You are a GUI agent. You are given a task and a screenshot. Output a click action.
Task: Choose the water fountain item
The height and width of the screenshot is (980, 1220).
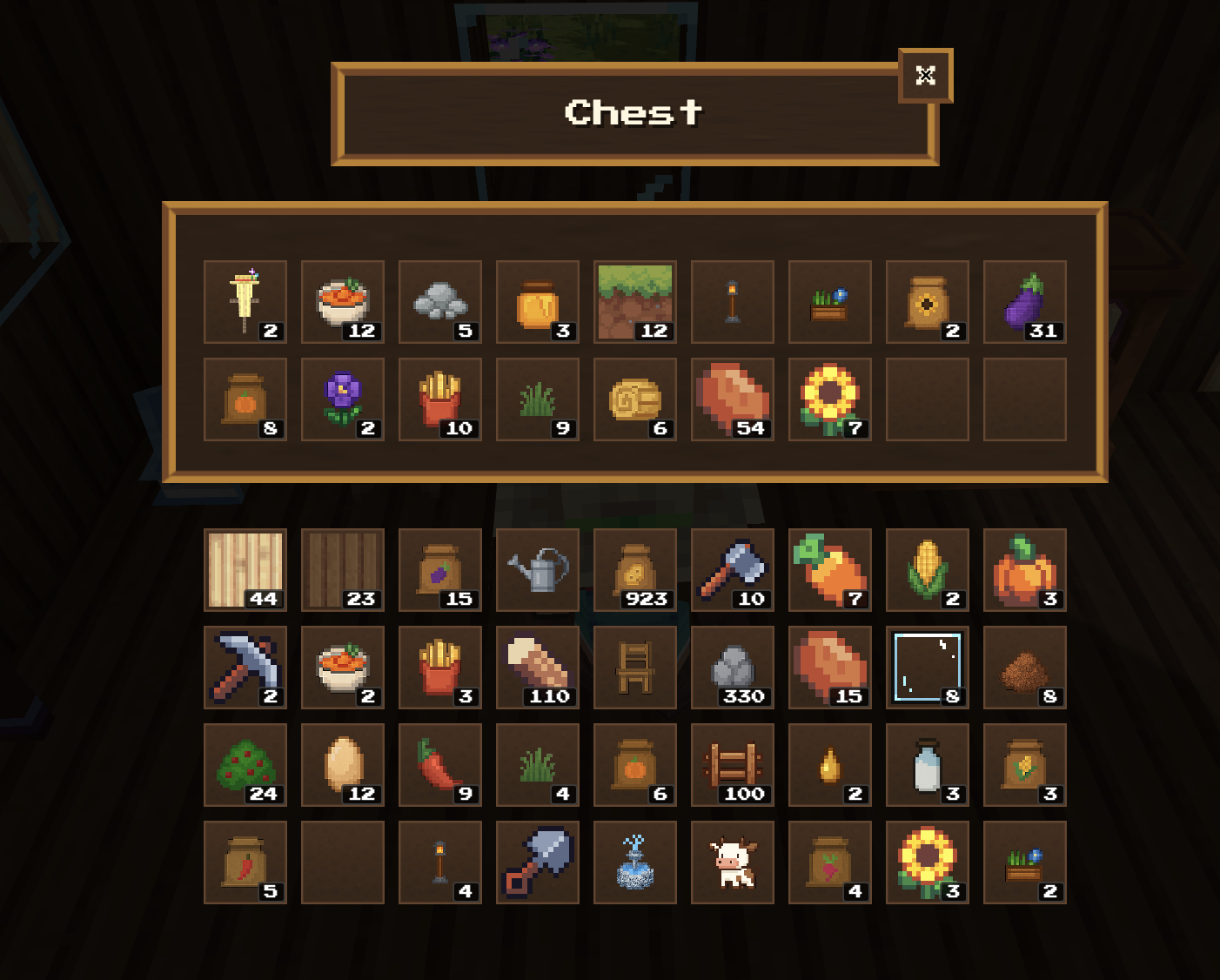634,863
